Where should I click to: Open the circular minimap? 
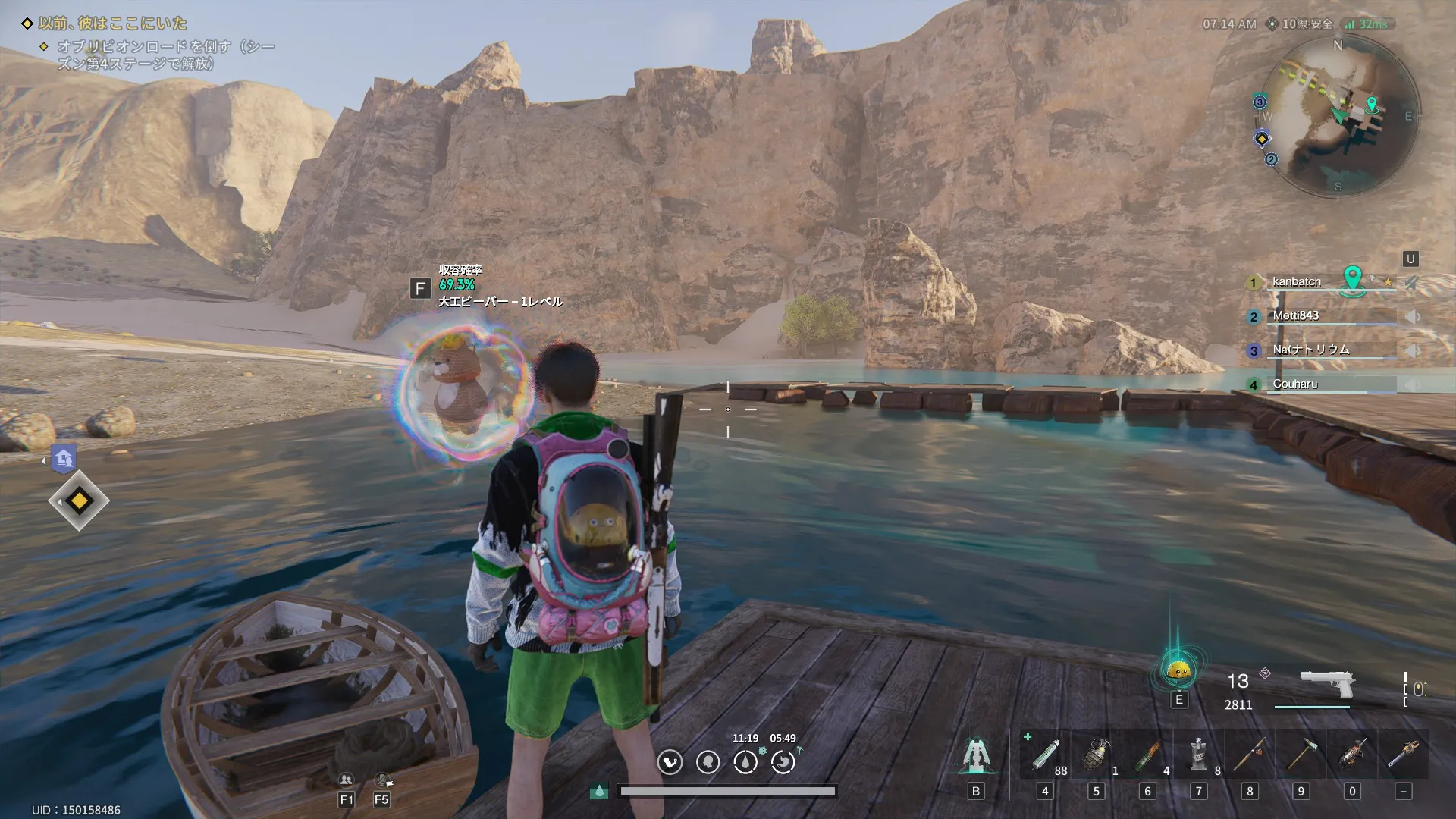[x=1338, y=116]
